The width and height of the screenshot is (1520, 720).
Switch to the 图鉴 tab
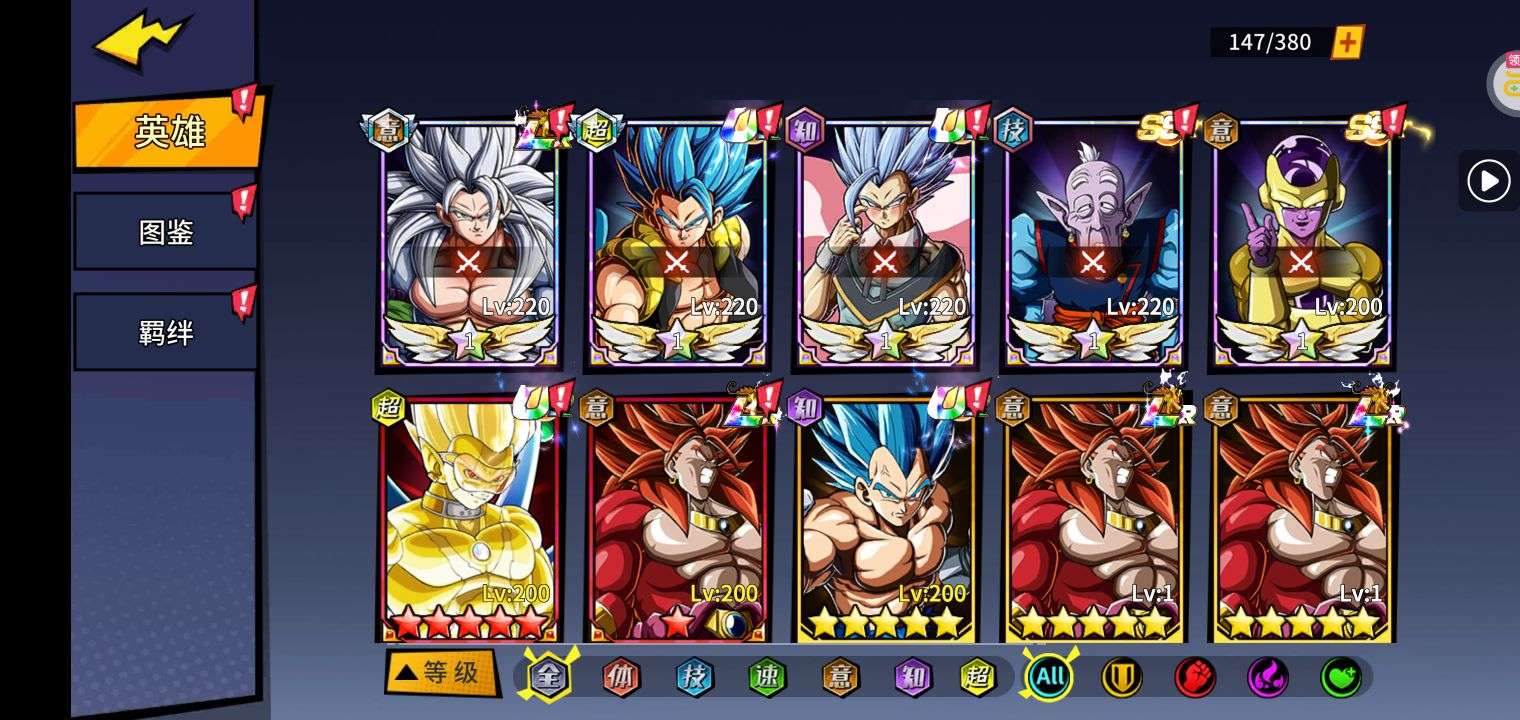click(x=165, y=232)
